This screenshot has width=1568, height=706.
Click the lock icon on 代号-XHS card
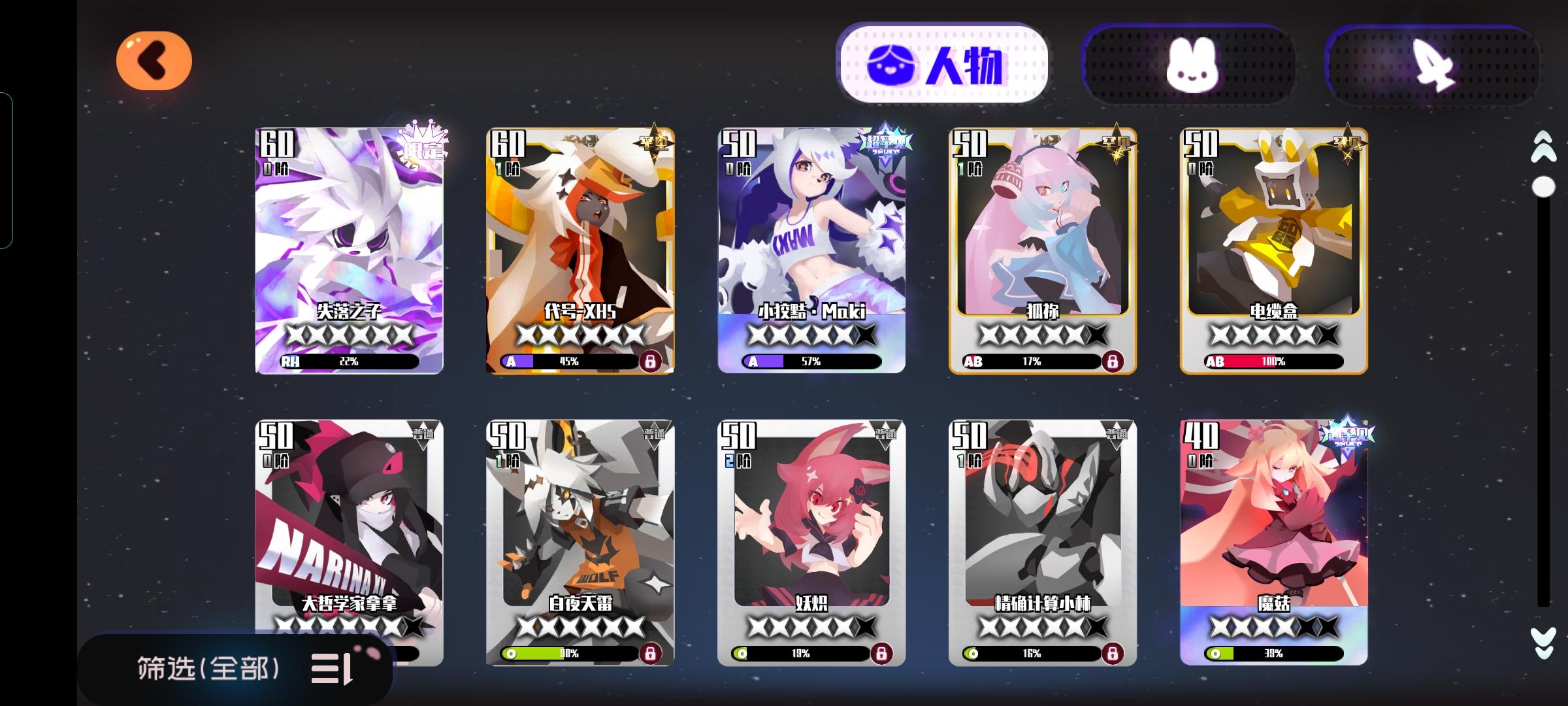[652, 360]
